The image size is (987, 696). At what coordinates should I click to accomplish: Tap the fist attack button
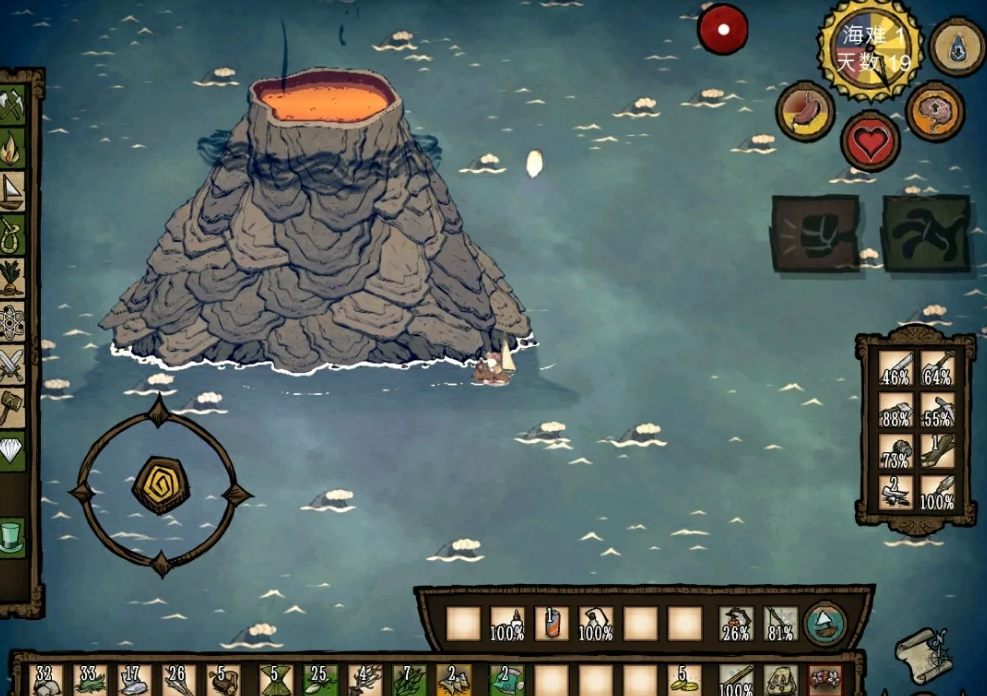pos(815,233)
